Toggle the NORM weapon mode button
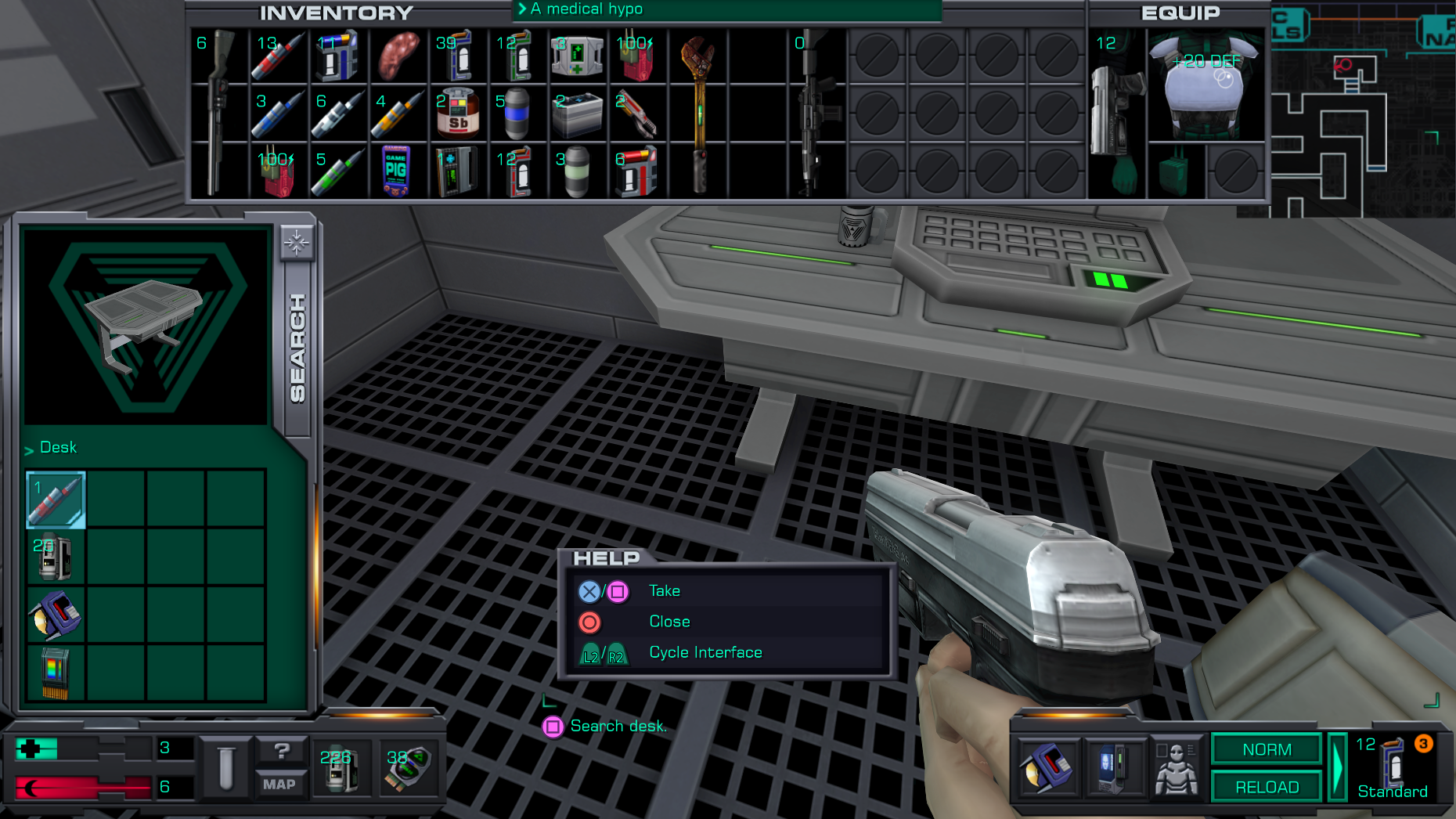This screenshot has width=1456, height=819. 1266,749
